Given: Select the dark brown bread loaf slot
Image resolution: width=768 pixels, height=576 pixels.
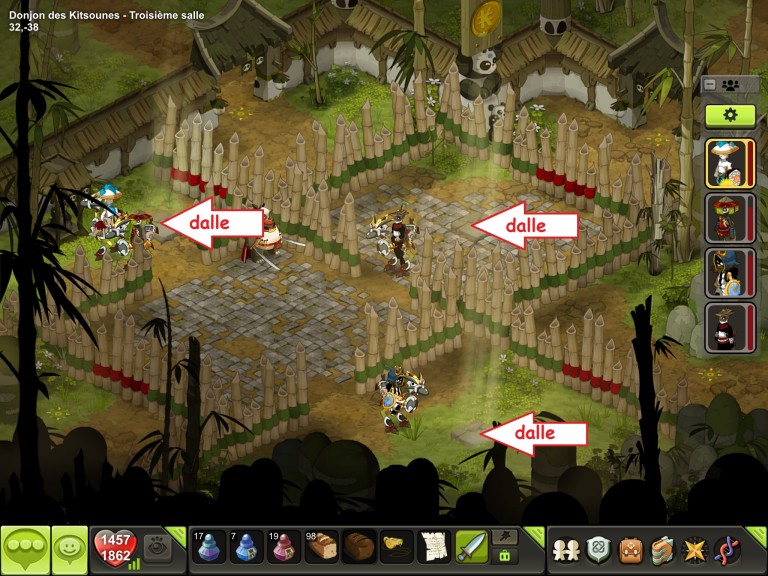Looking at the screenshot, I should point(359,547).
